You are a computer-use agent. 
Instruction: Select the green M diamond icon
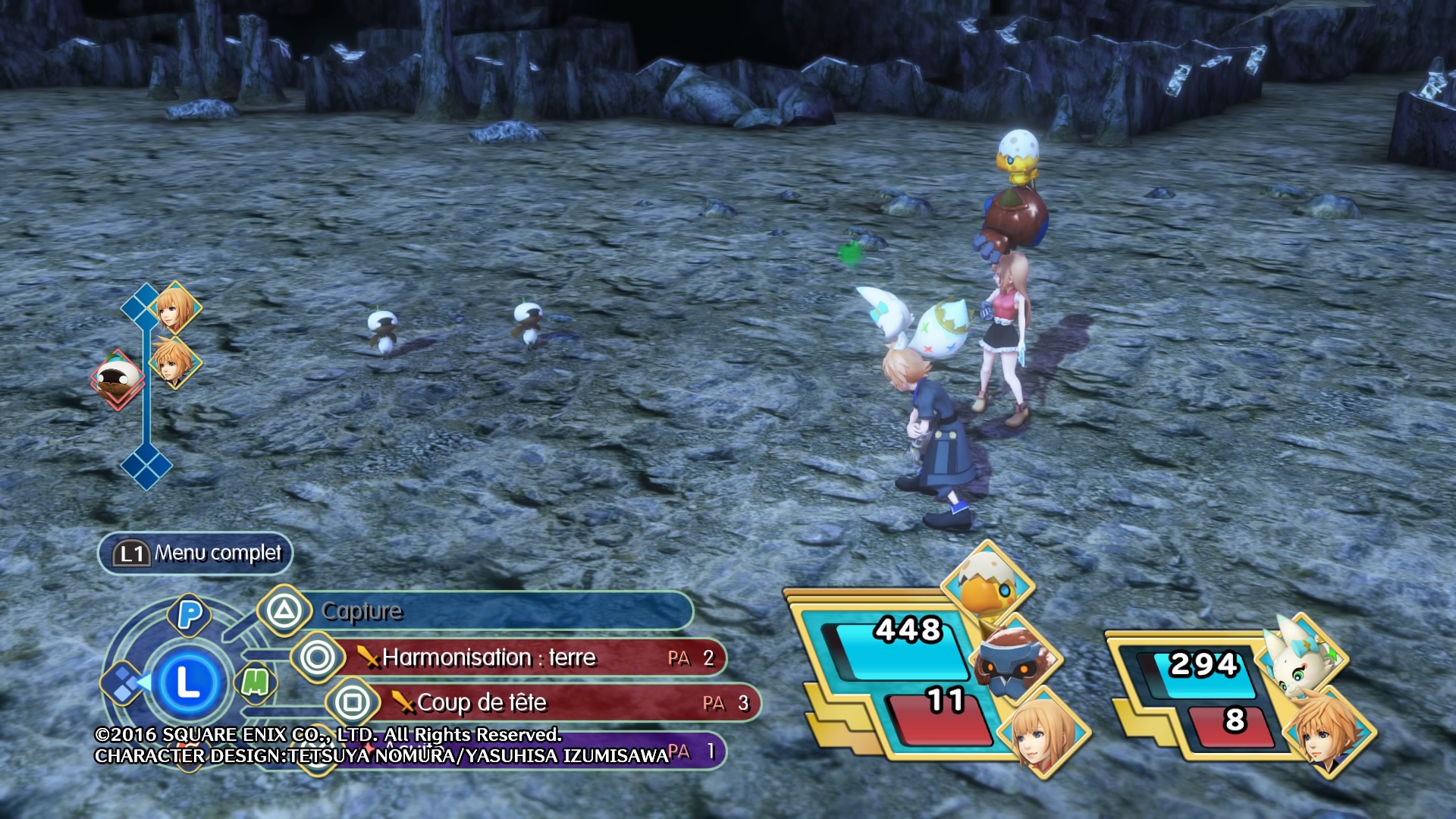point(255,682)
